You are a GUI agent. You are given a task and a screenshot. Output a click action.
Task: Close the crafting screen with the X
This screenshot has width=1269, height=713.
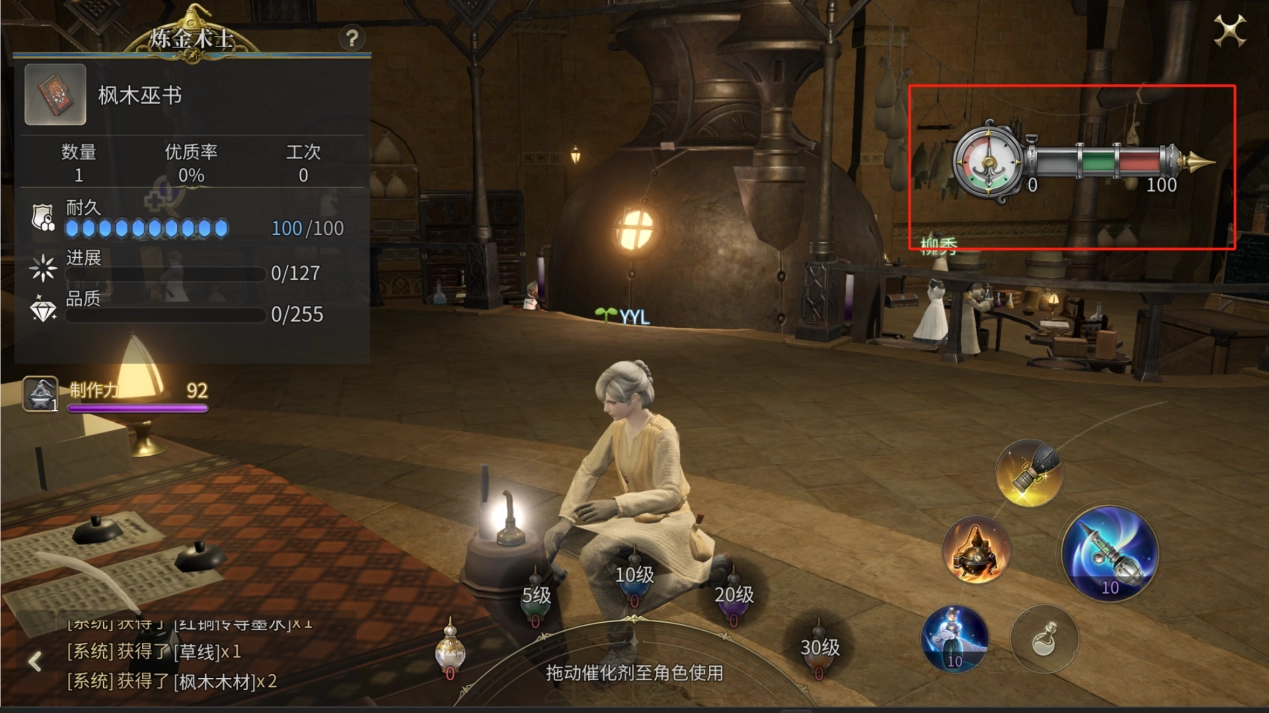click(1229, 31)
